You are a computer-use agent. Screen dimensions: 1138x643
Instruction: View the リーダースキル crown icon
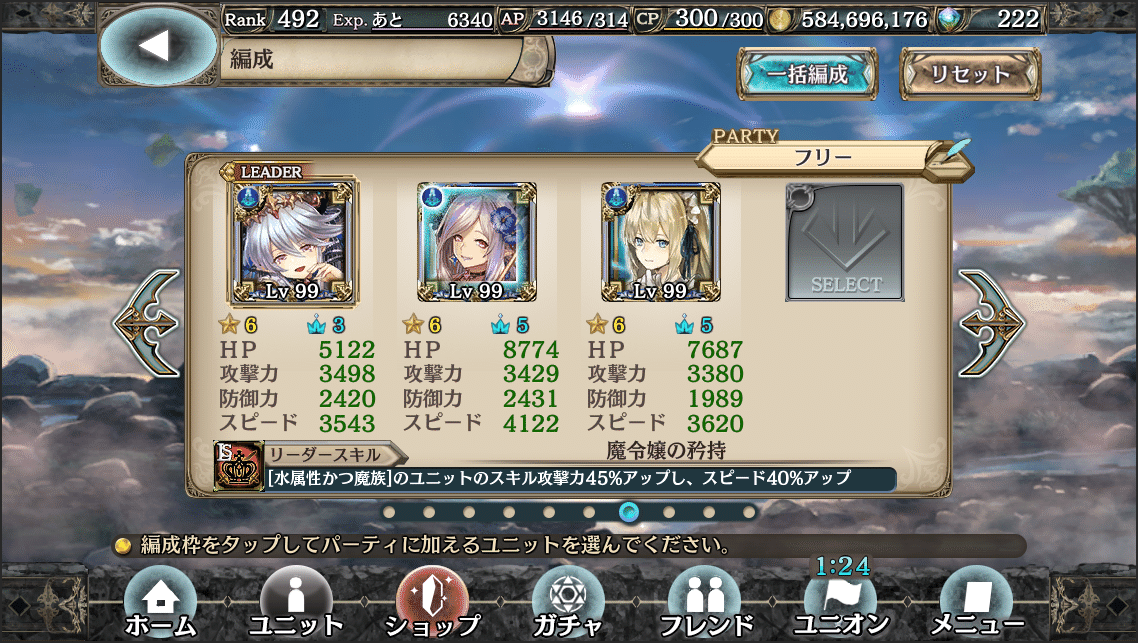coord(240,467)
